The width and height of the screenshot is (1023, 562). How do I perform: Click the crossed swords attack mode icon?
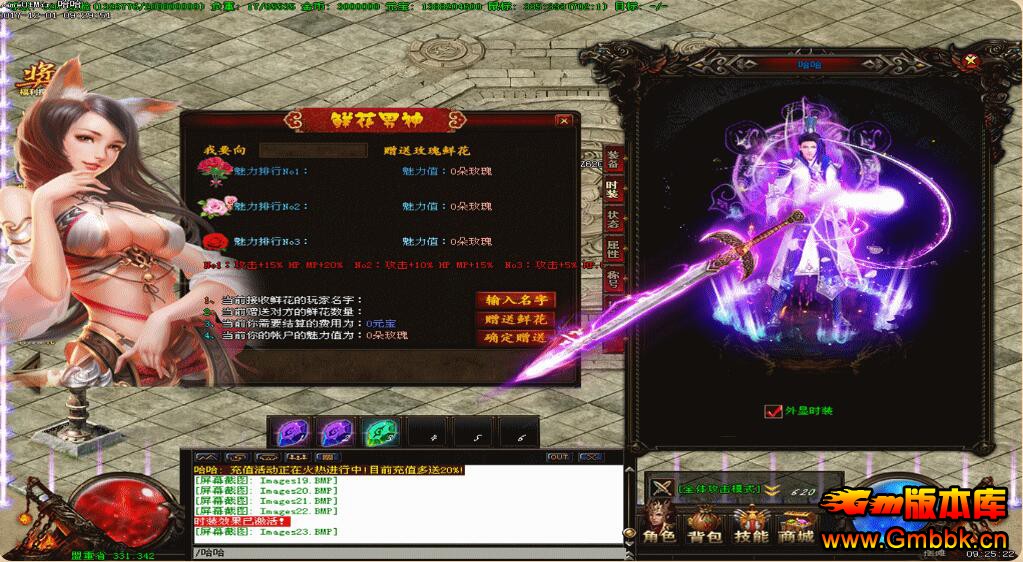point(660,488)
